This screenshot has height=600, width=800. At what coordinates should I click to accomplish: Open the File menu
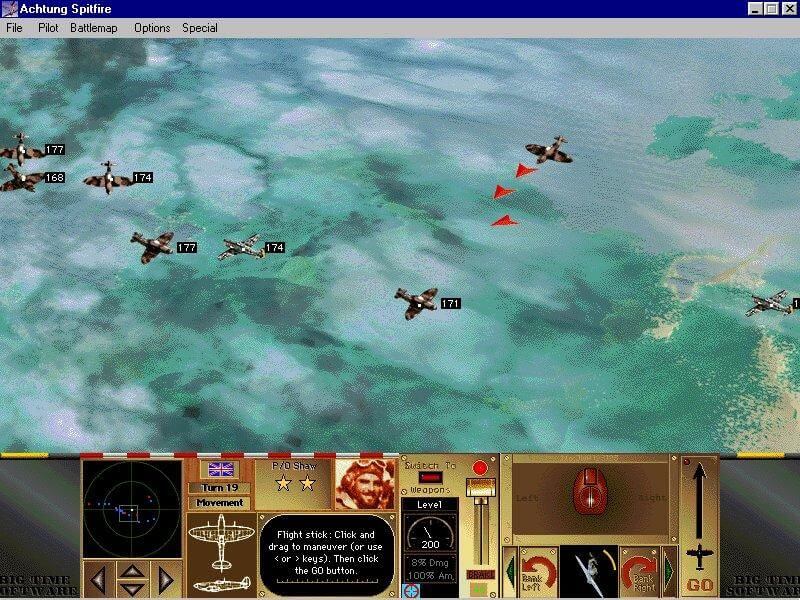14,28
